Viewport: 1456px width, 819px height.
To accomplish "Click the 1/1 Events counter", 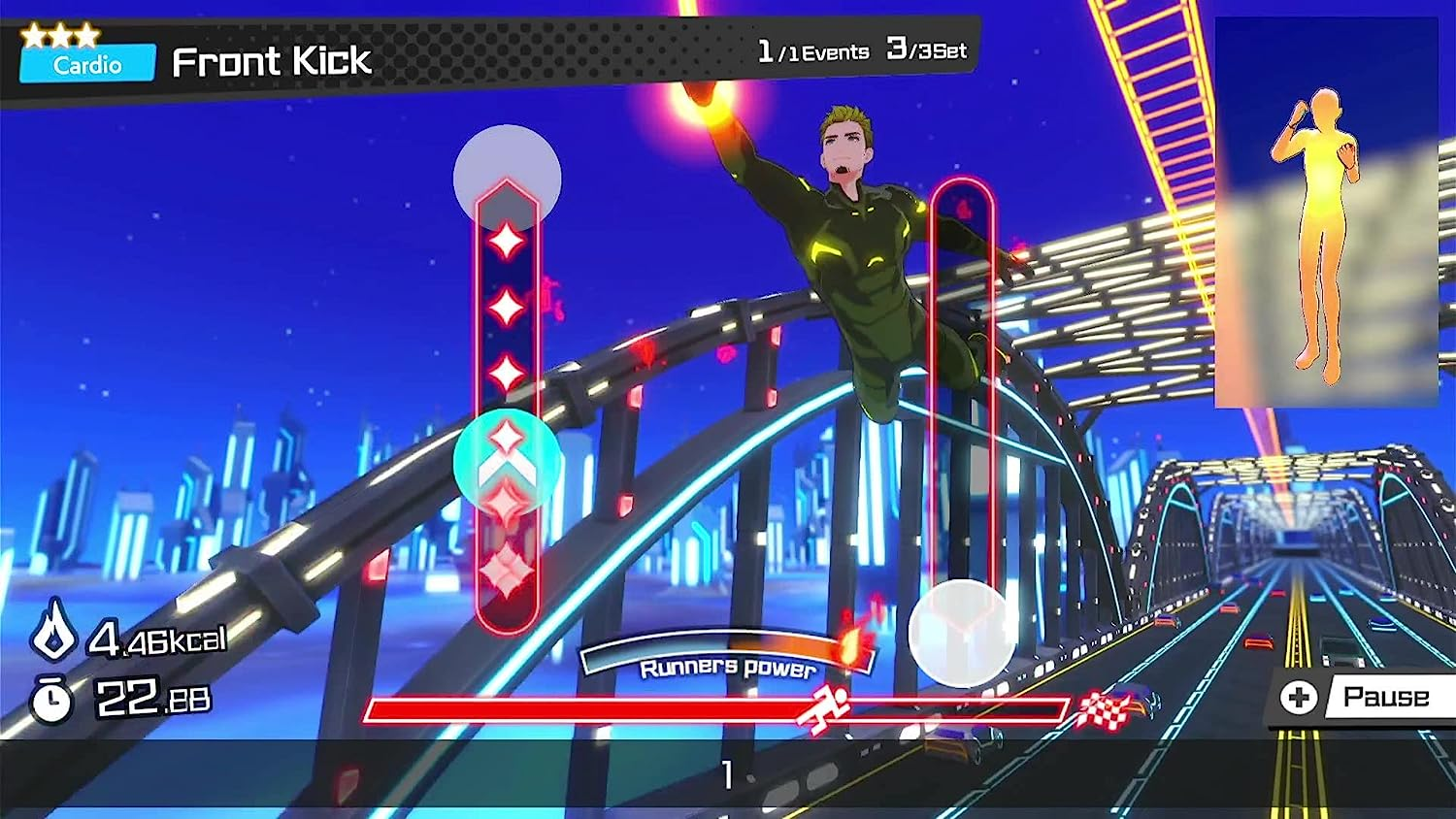I will 813,50.
